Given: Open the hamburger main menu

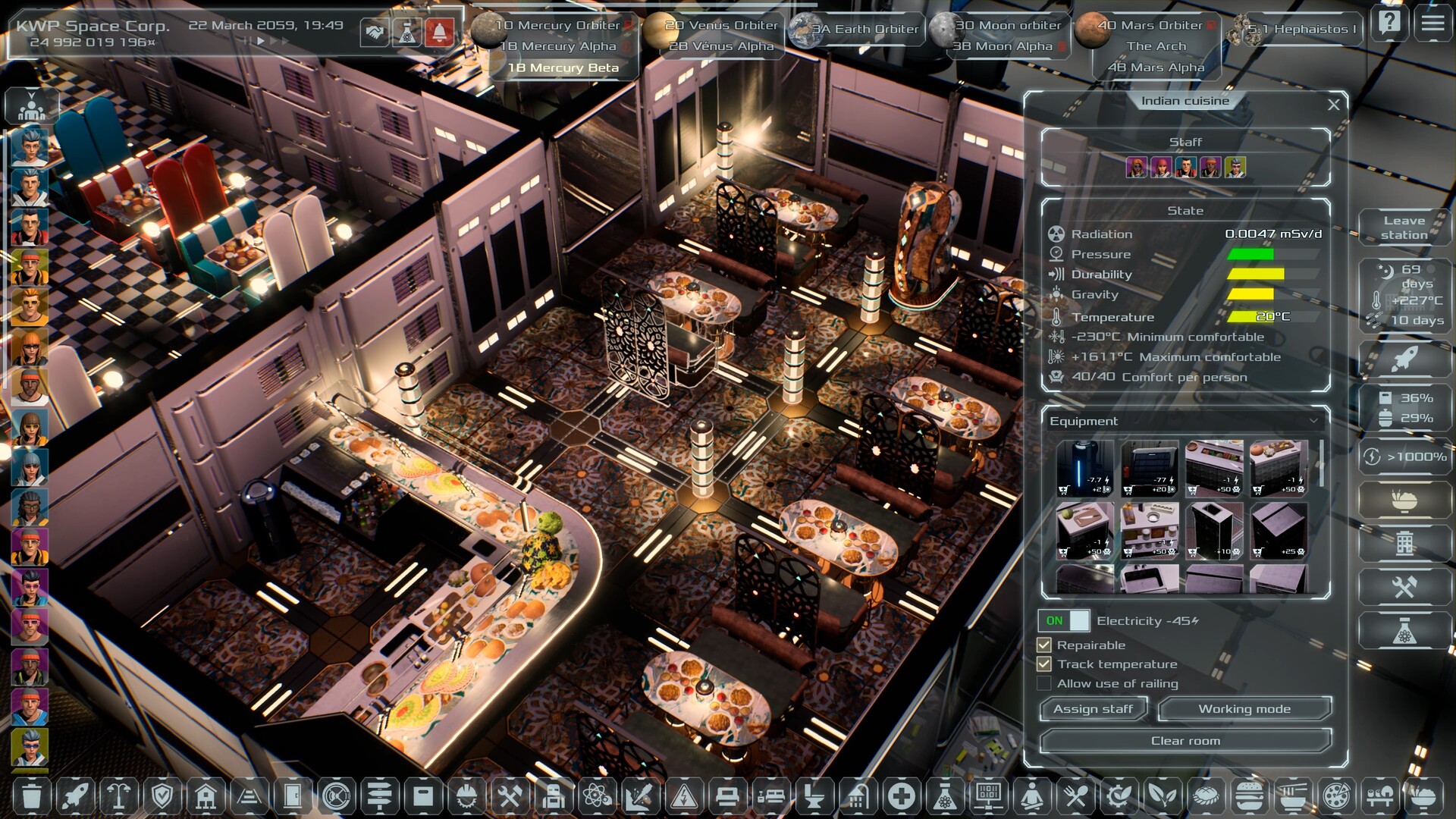Looking at the screenshot, I should pyautogui.click(x=1432, y=24).
